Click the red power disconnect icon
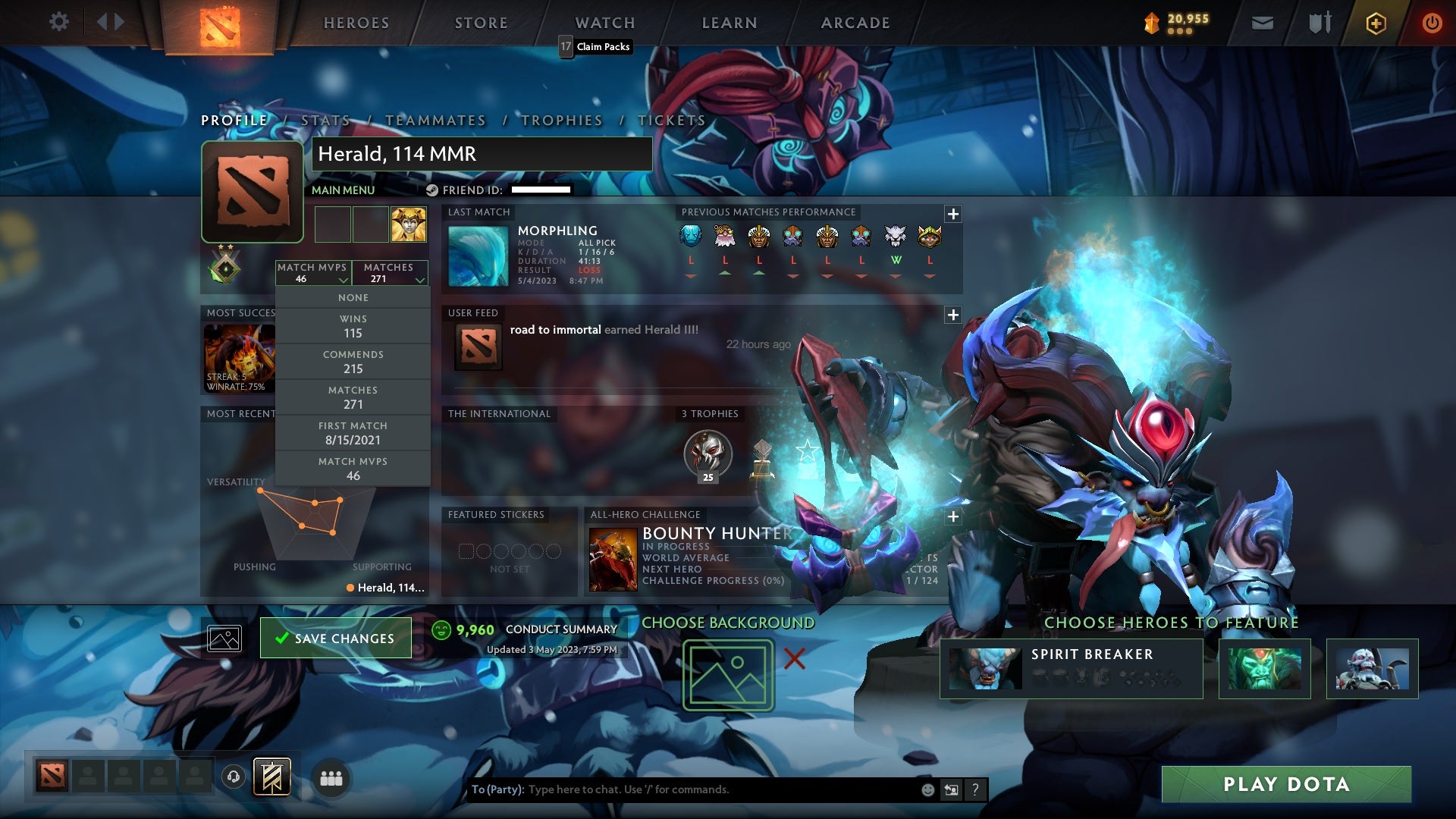1456x819 pixels. [x=1432, y=22]
